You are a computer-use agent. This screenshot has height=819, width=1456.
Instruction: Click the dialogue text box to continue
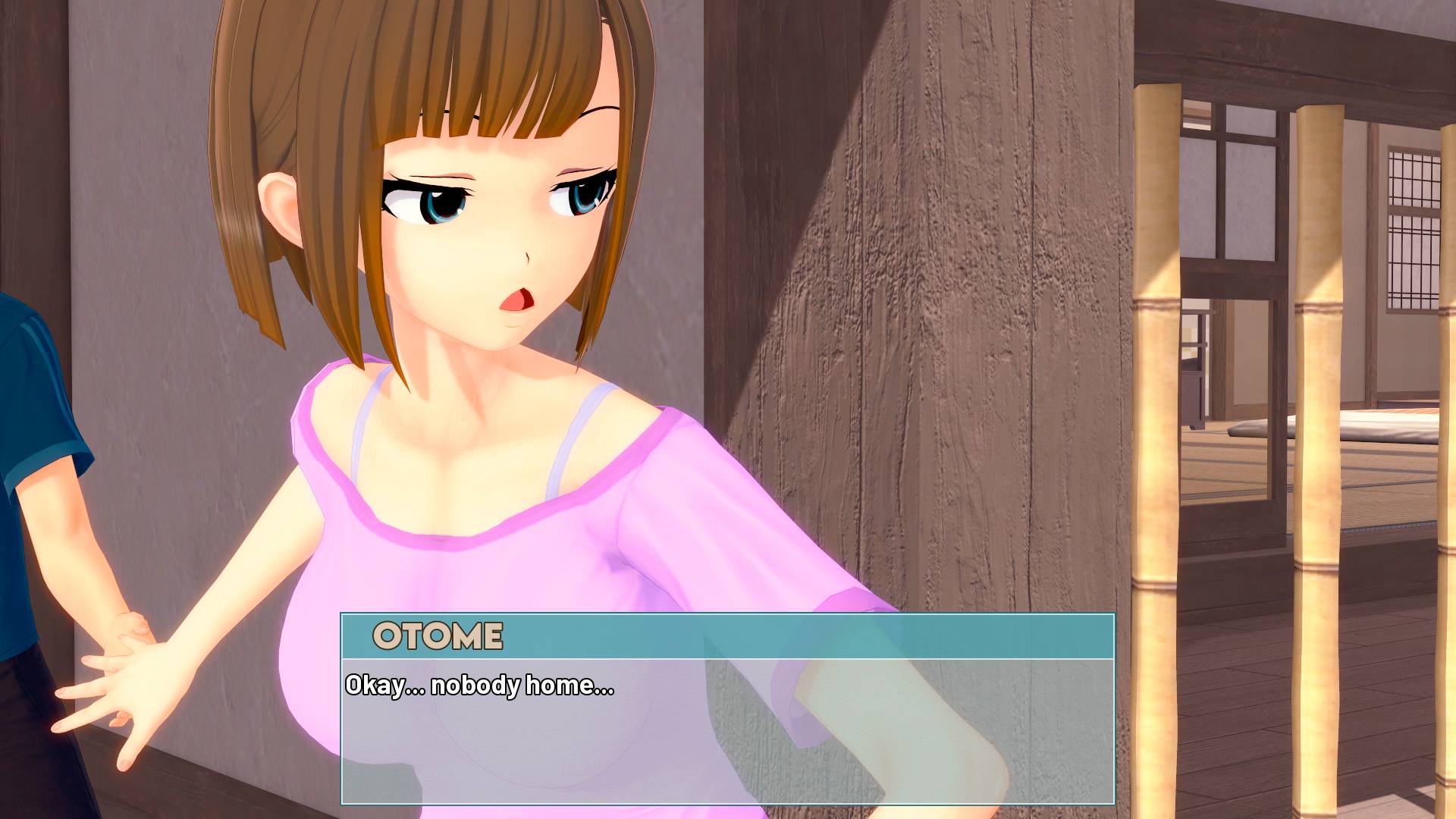(727, 730)
